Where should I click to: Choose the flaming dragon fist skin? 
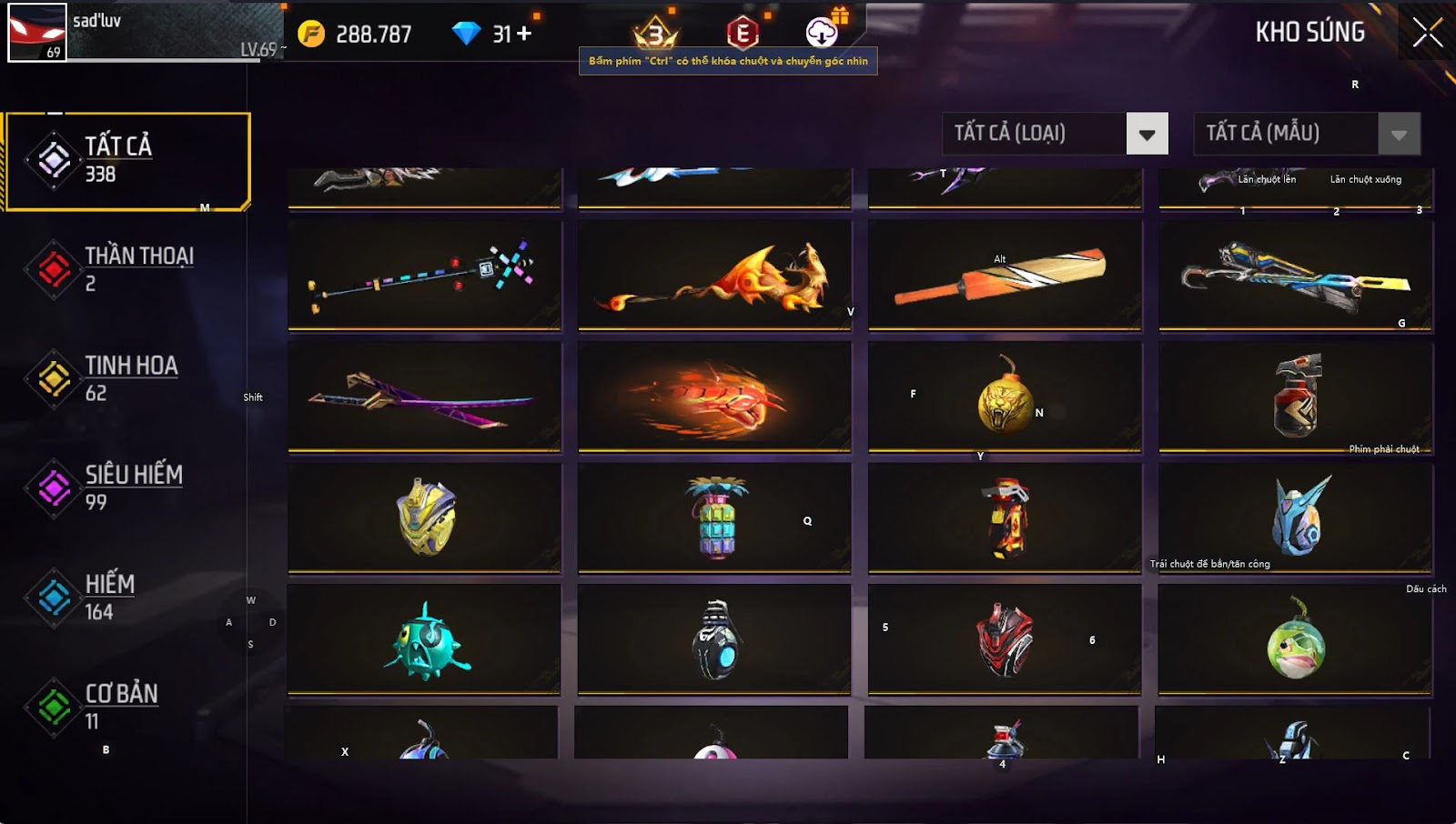(x=714, y=397)
